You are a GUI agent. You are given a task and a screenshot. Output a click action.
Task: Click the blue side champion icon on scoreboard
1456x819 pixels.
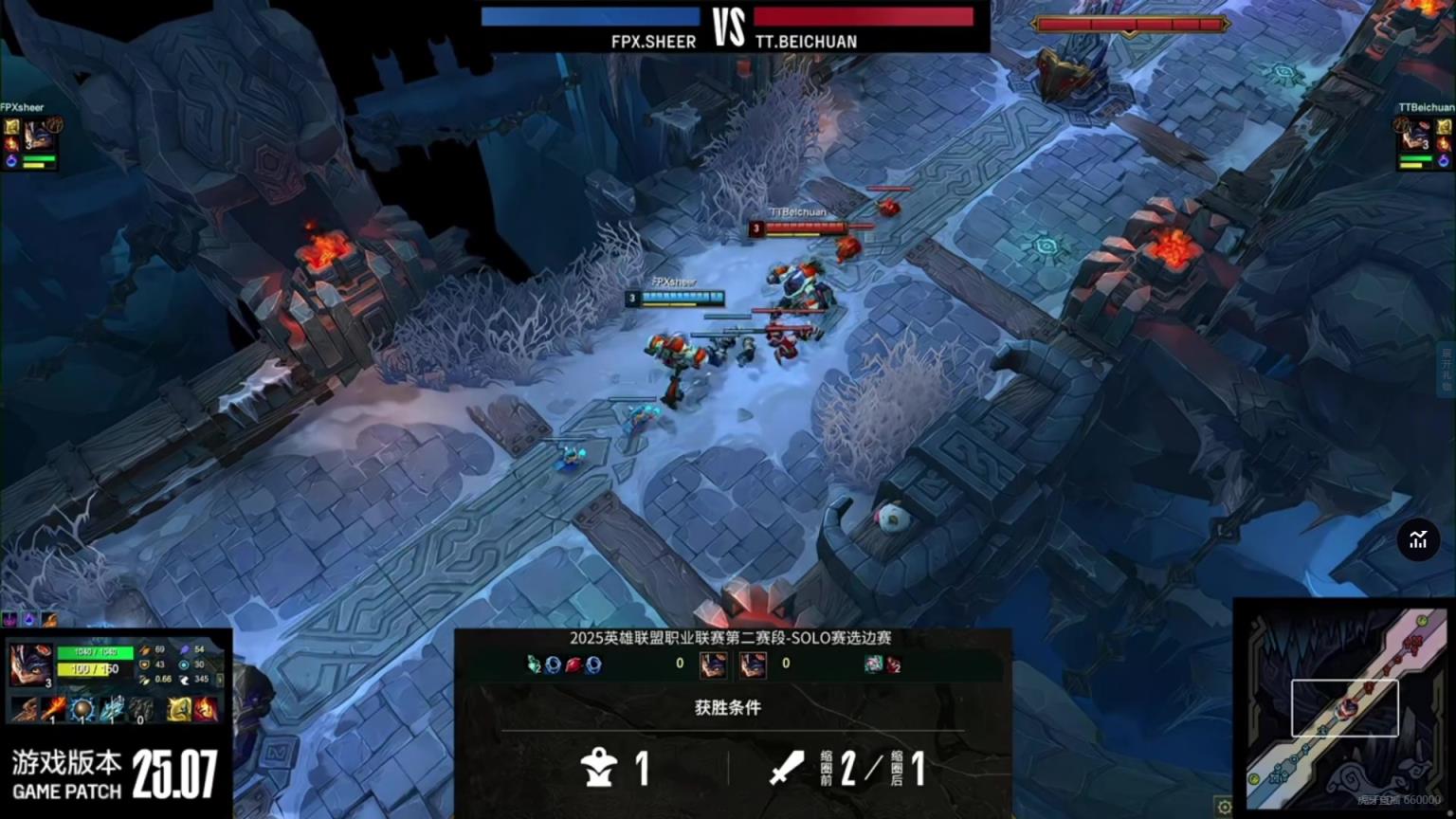tap(713, 664)
